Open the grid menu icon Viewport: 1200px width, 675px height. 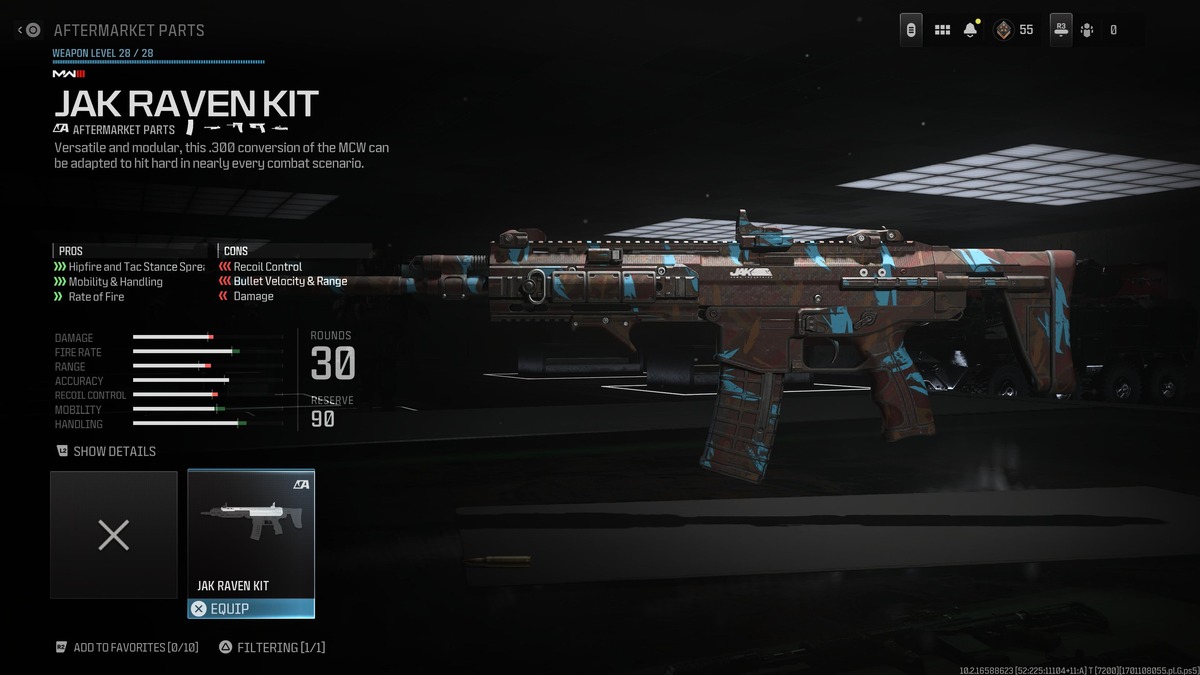click(x=942, y=30)
